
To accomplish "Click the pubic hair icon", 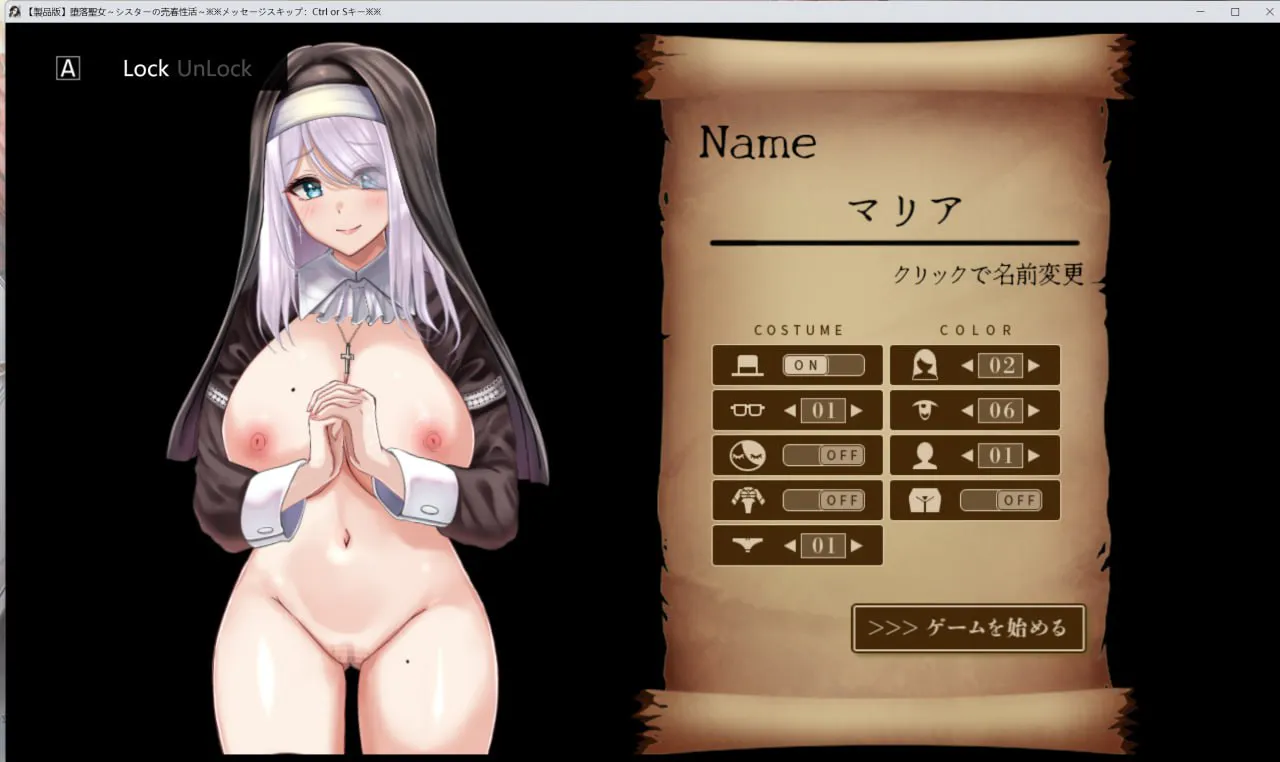I will click(925, 499).
